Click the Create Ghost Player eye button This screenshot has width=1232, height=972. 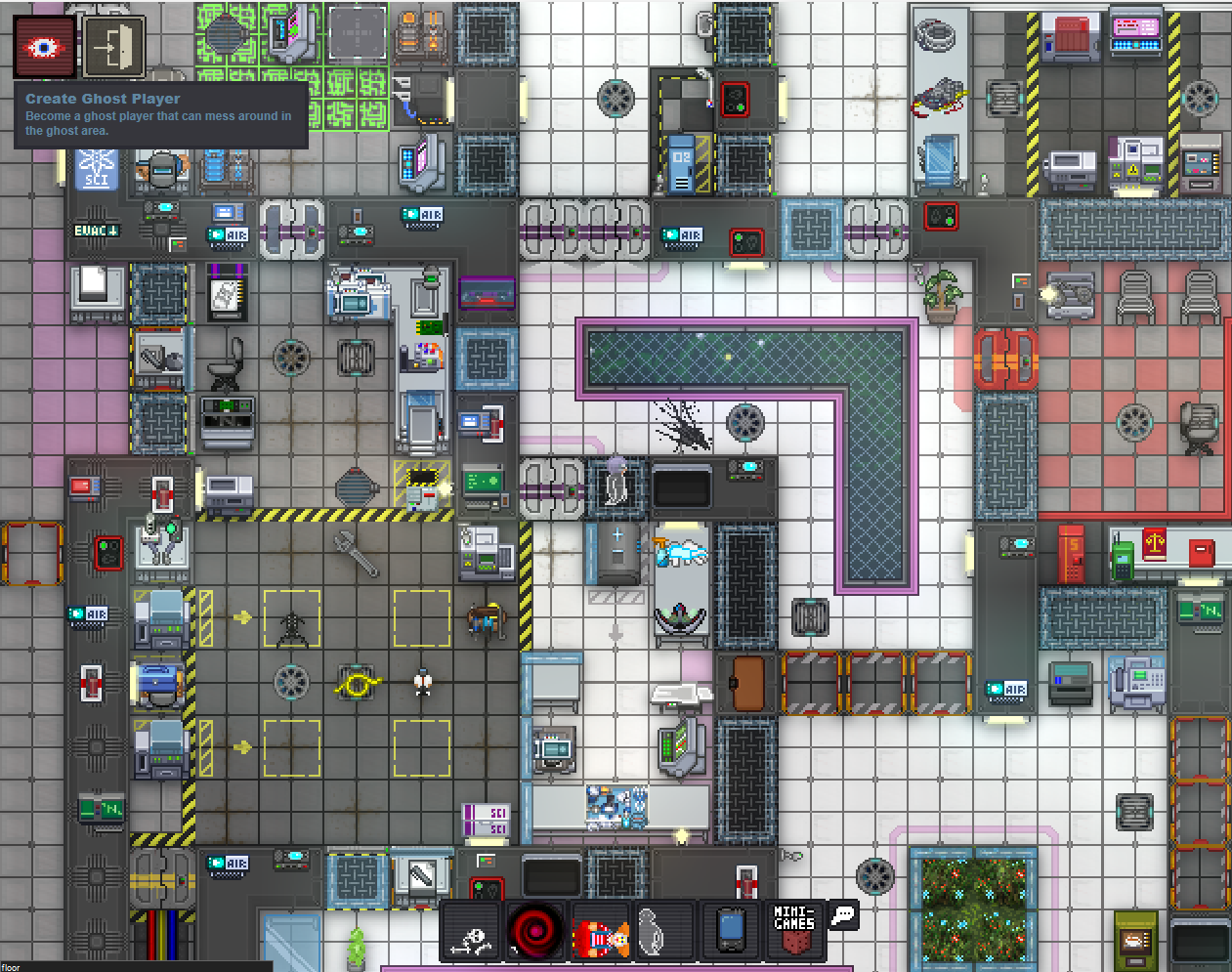[44, 47]
